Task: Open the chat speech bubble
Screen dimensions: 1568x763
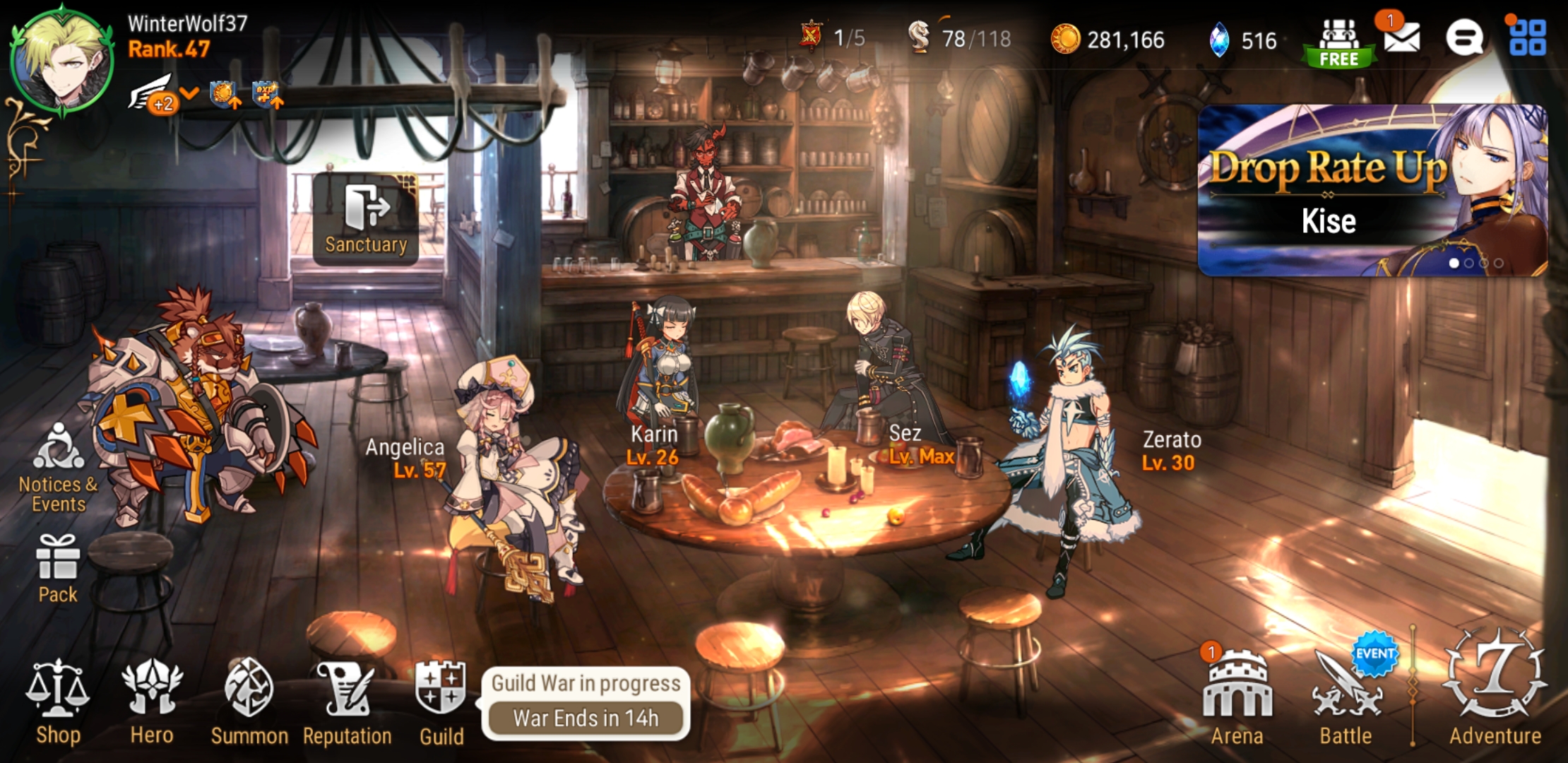Action: pyautogui.click(x=1463, y=37)
